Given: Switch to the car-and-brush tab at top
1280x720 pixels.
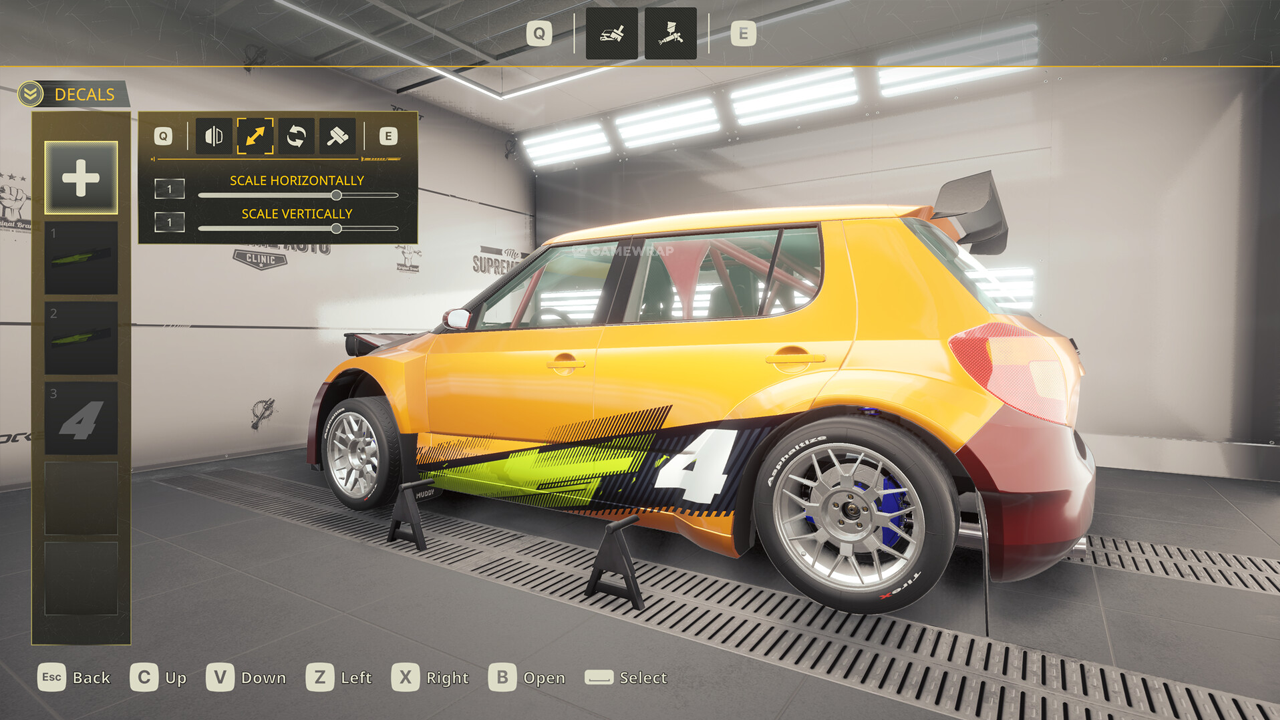Looking at the screenshot, I should point(611,34).
